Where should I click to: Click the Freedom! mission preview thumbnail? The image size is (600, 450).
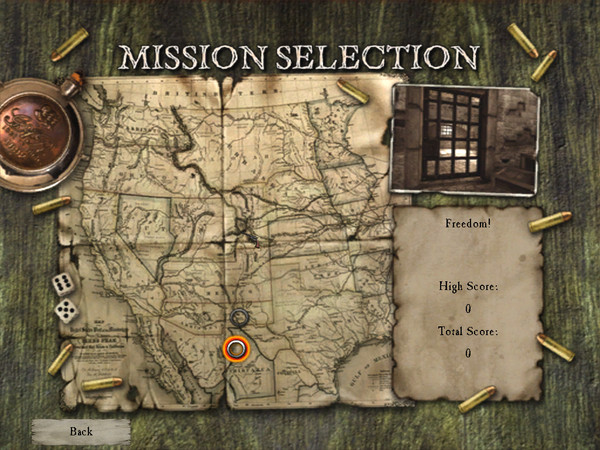point(465,138)
